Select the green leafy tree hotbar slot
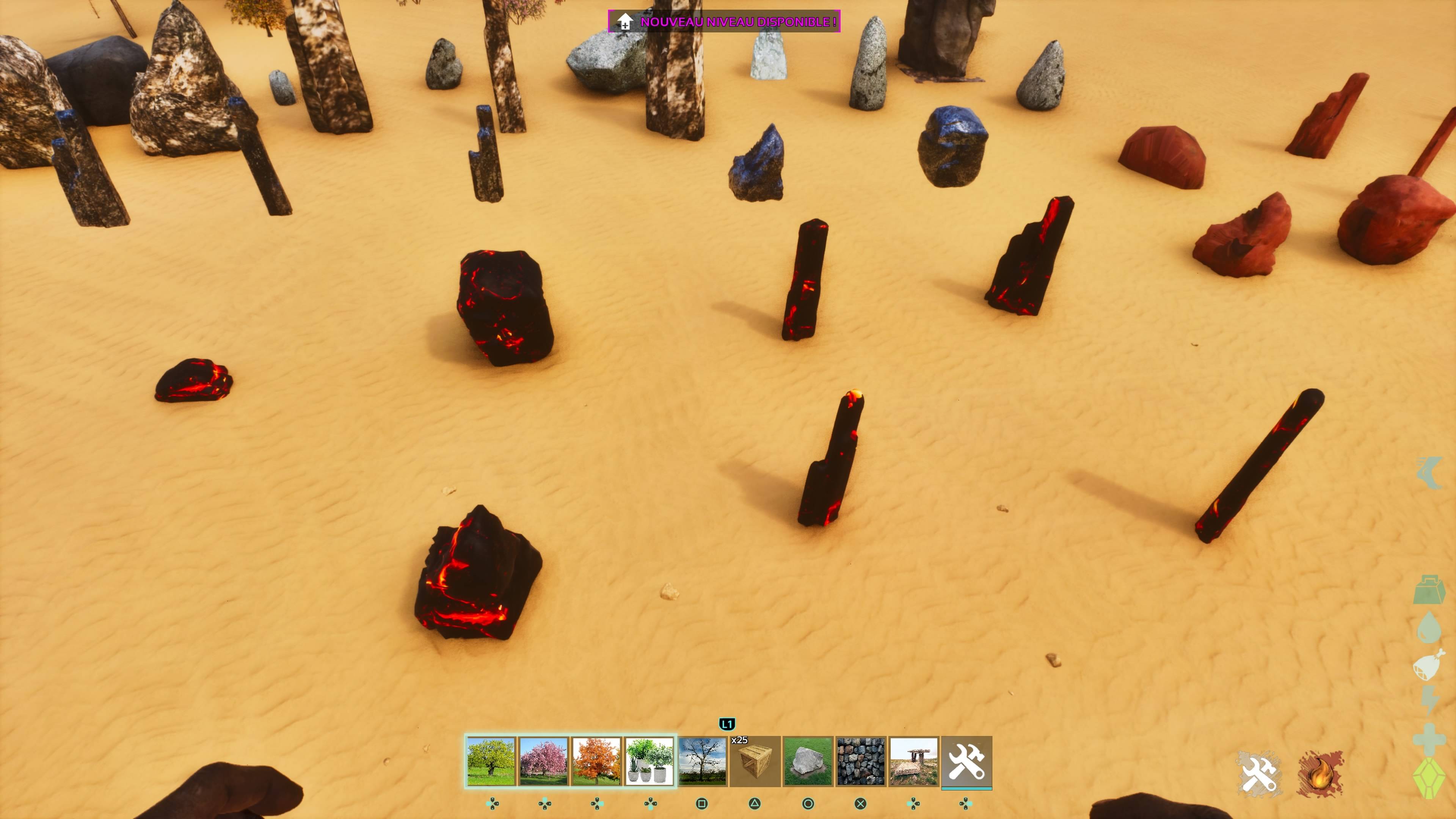Screen dimensions: 1456x819 491,761
